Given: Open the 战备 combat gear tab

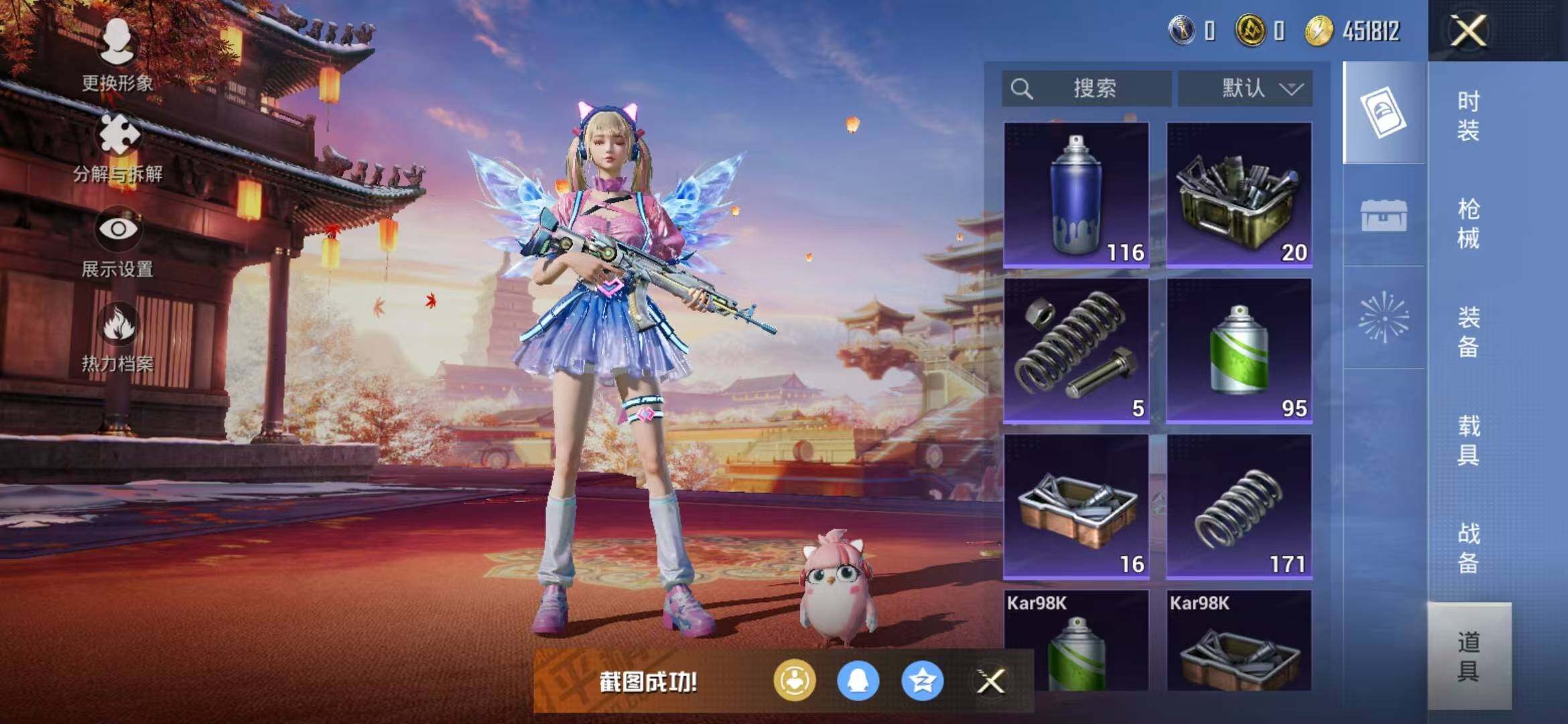Looking at the screenshot, I should [x=1468, y=548].
